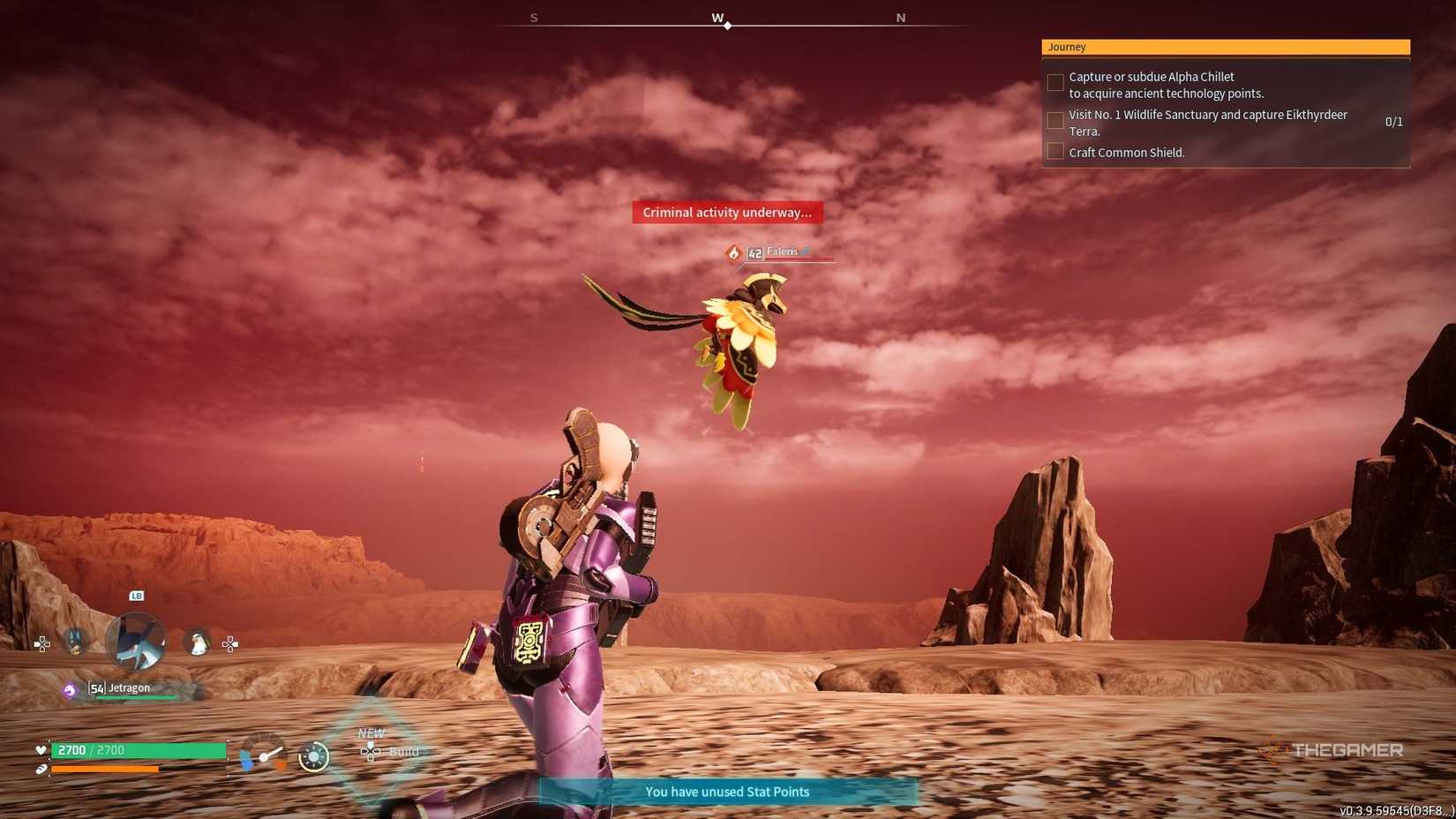The width and height of the screenshot is (1456, 819).
Task: Click the dragon element icon beside Jetragon's name
Action: (x=71, y=690)
